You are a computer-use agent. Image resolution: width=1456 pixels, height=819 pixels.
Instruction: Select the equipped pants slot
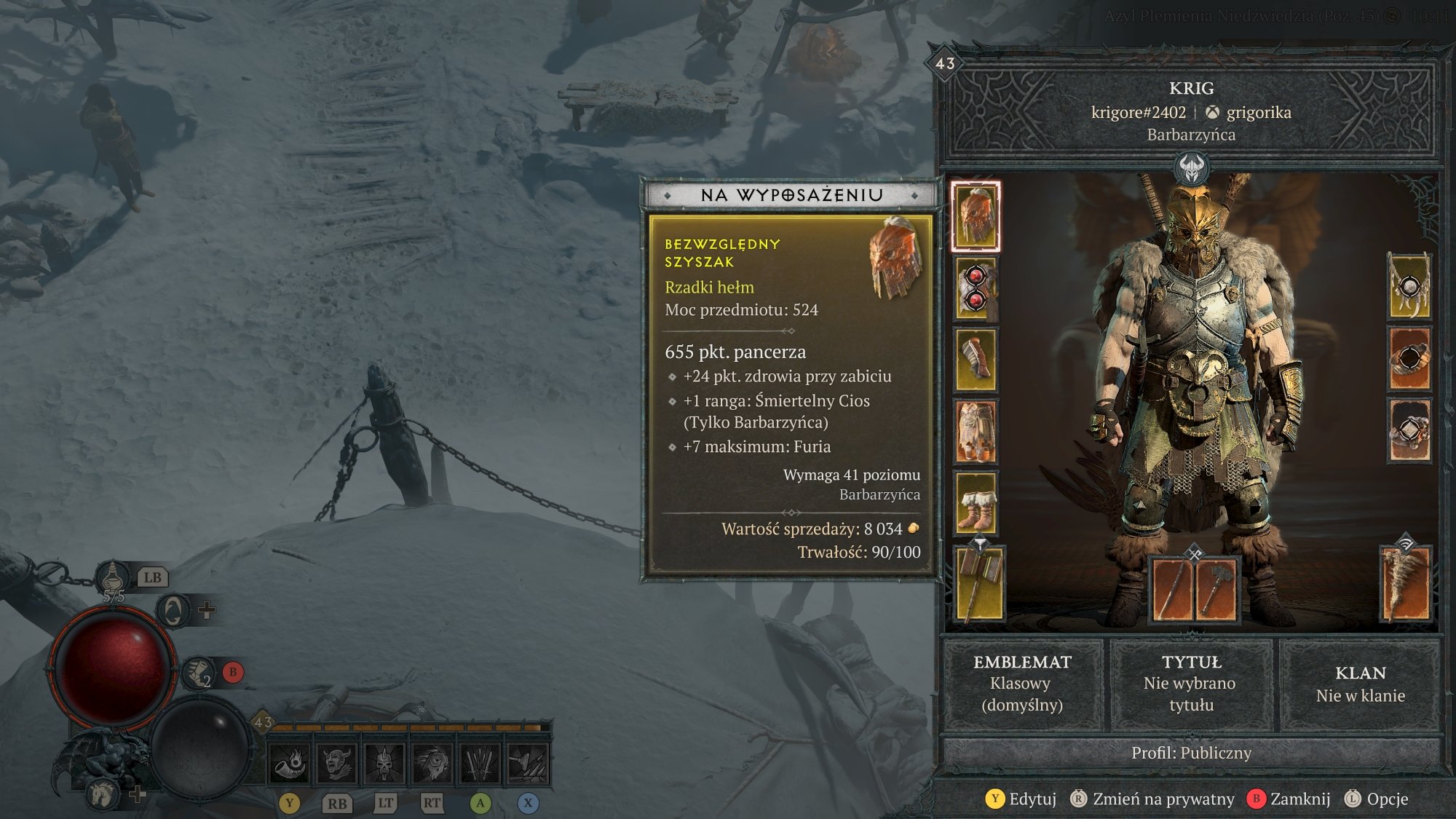[976, 431]
